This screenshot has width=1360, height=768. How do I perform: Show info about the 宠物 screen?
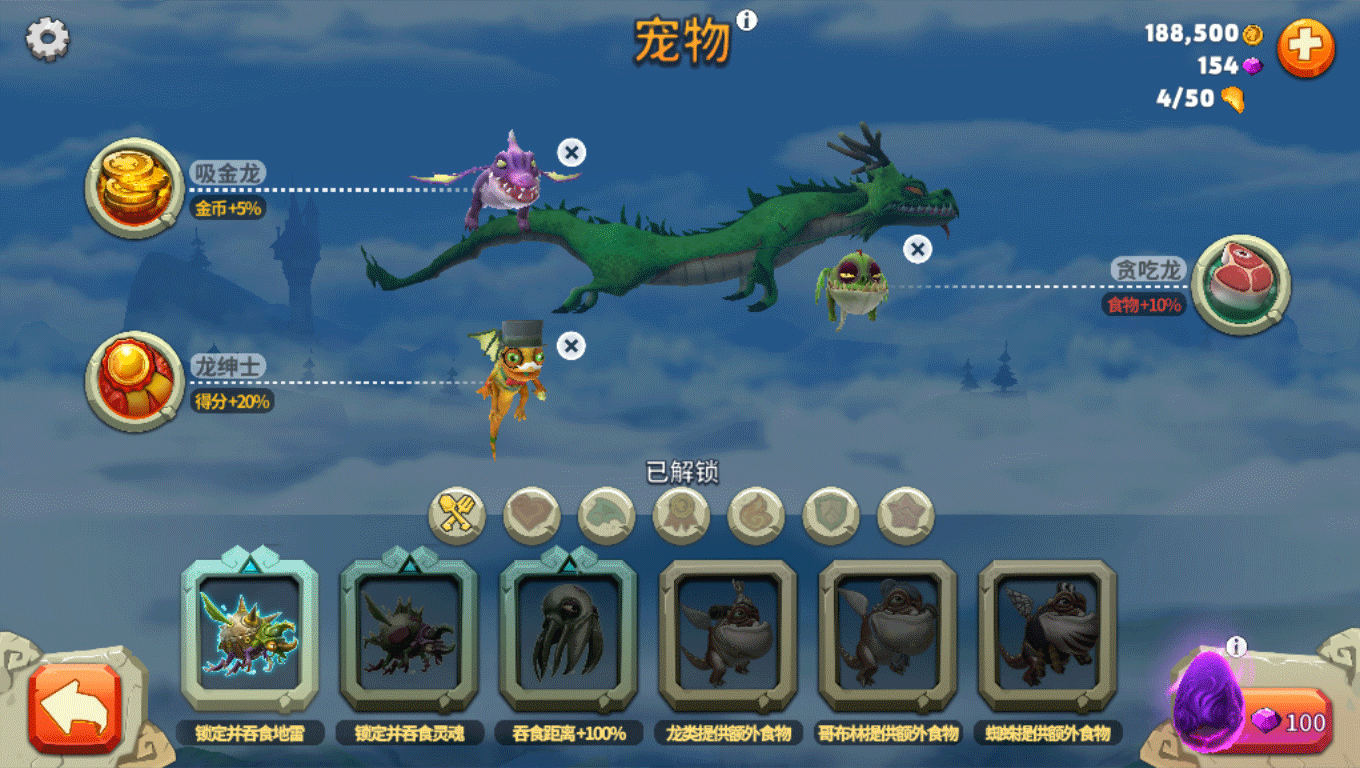[x=747, y=20]
